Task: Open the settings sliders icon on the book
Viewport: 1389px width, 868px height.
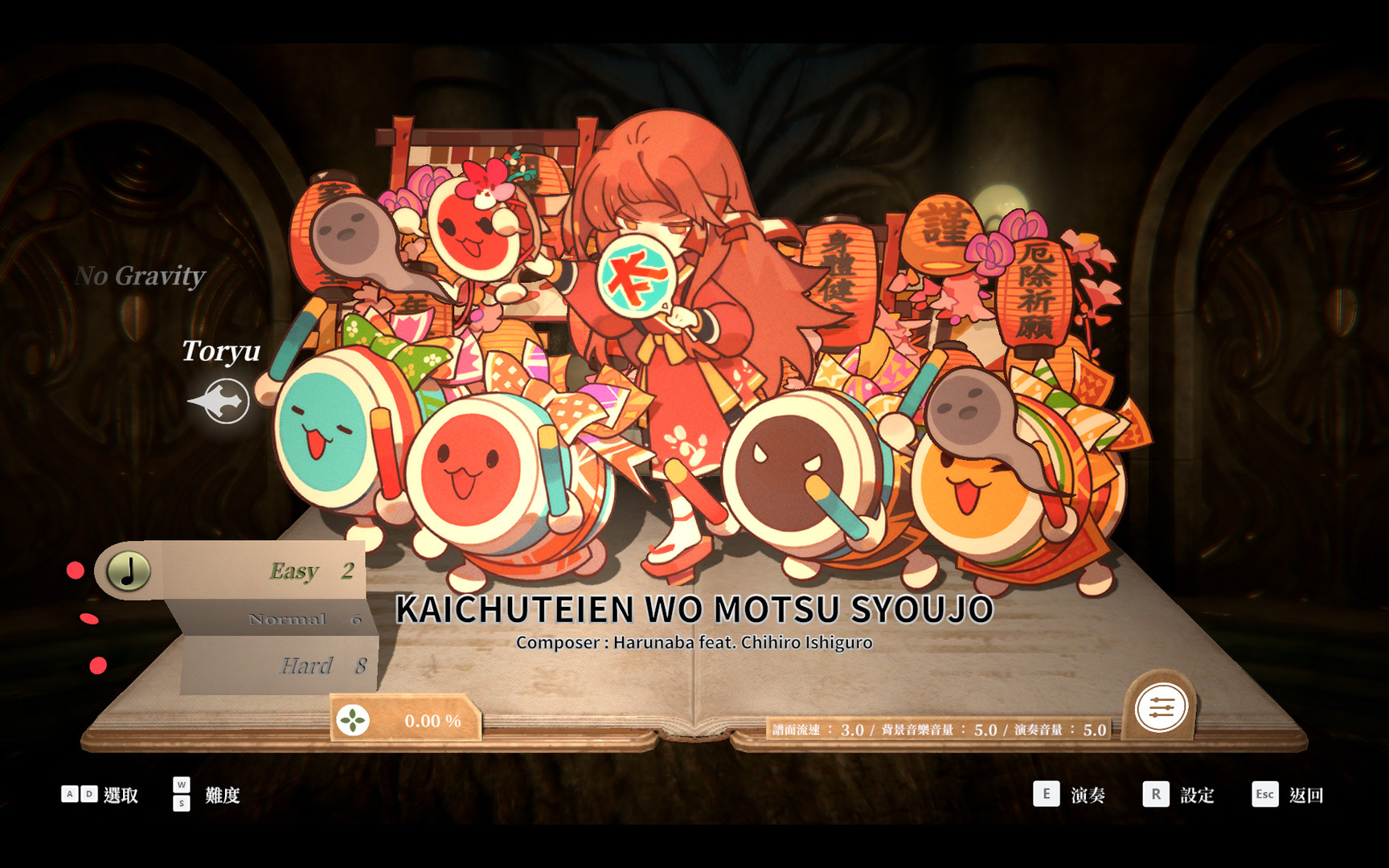Action: 1162,707
